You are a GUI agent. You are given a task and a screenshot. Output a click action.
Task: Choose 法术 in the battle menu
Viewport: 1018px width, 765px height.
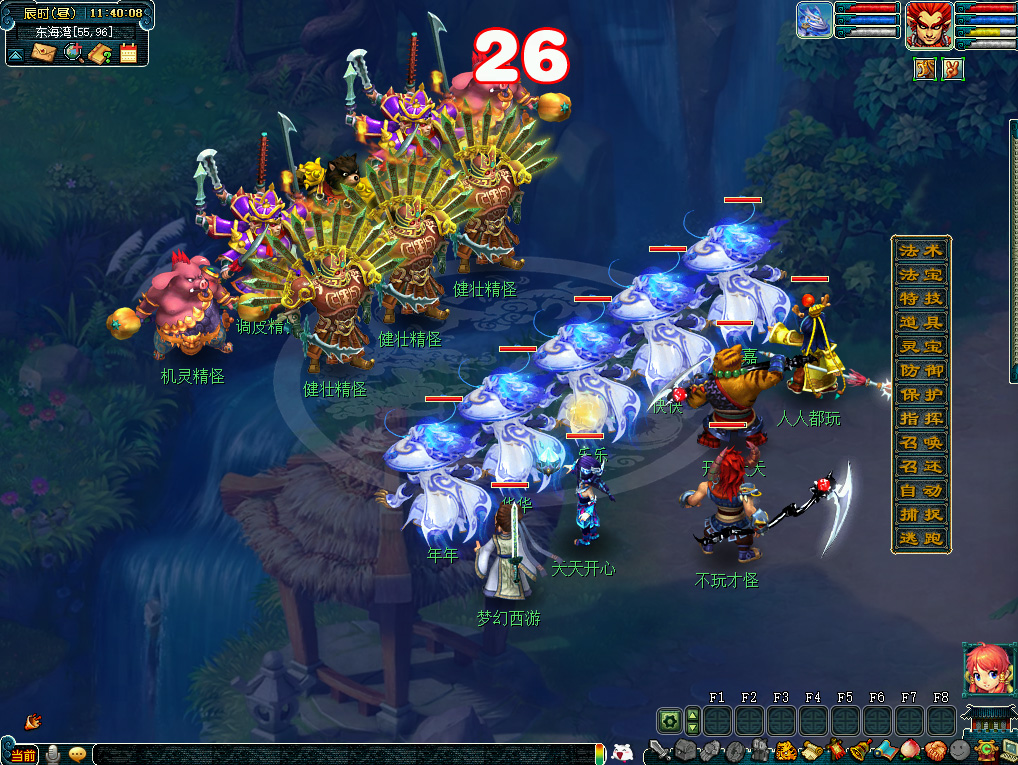[921, 250]
